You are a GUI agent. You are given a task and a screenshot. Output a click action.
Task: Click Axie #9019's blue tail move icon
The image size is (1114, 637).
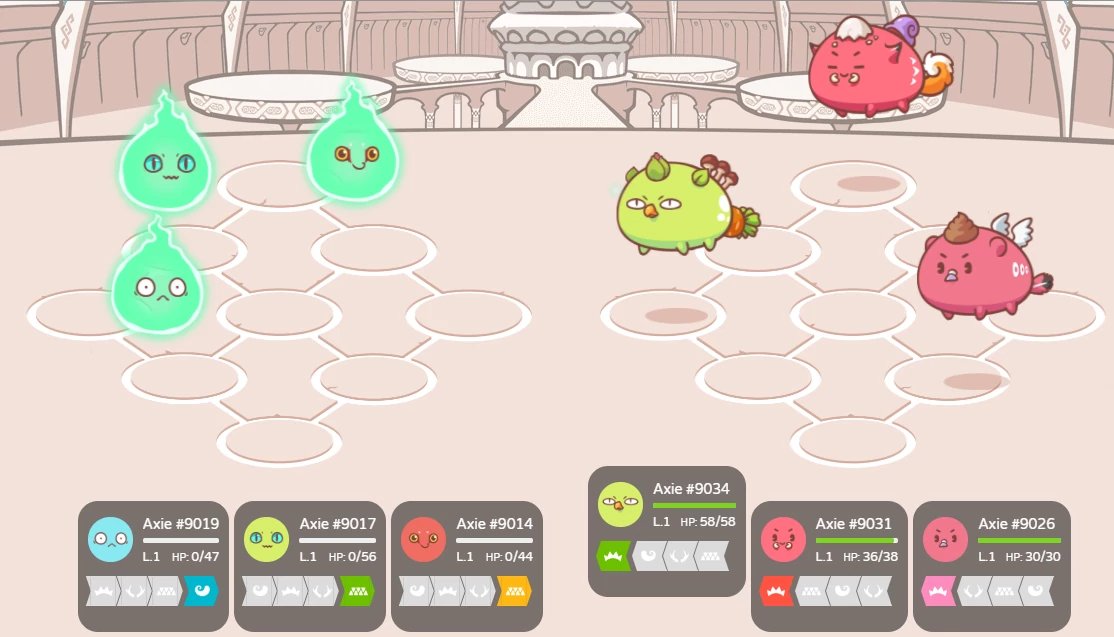coord(201,591)
